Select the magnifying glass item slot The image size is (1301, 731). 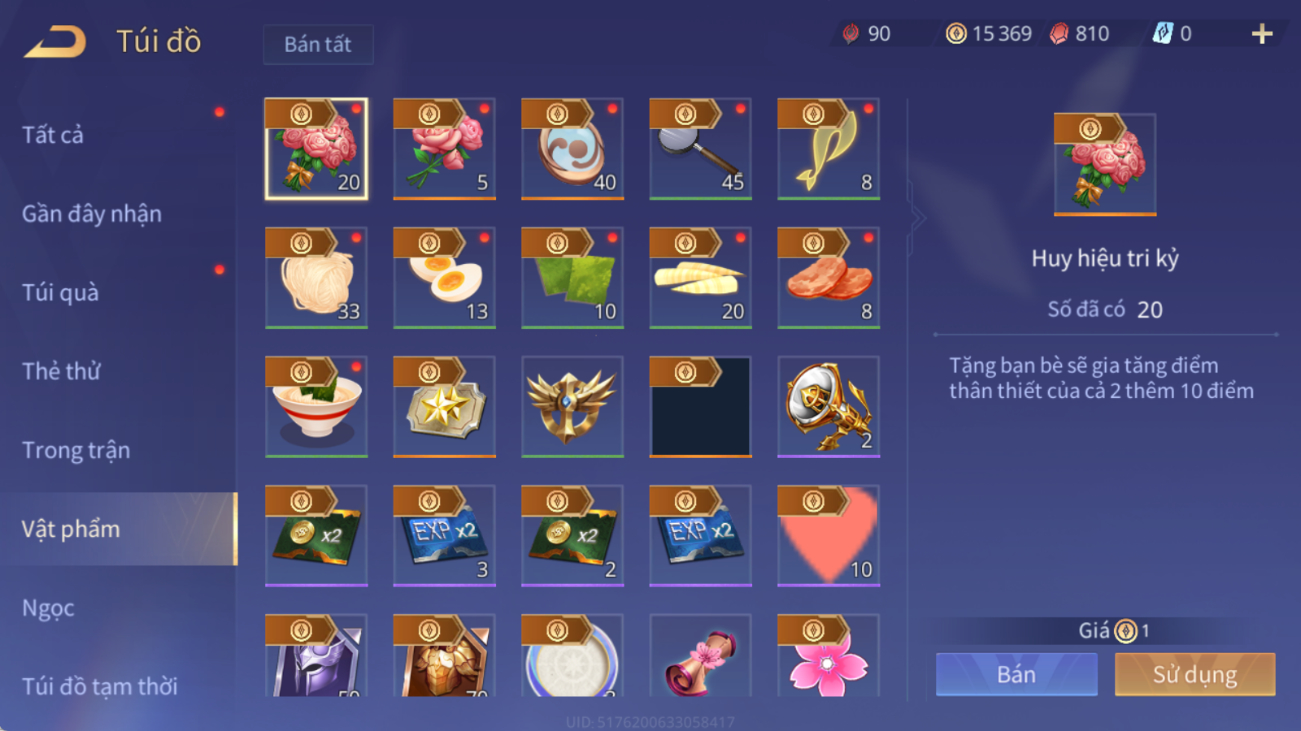(x=700, y=149)
